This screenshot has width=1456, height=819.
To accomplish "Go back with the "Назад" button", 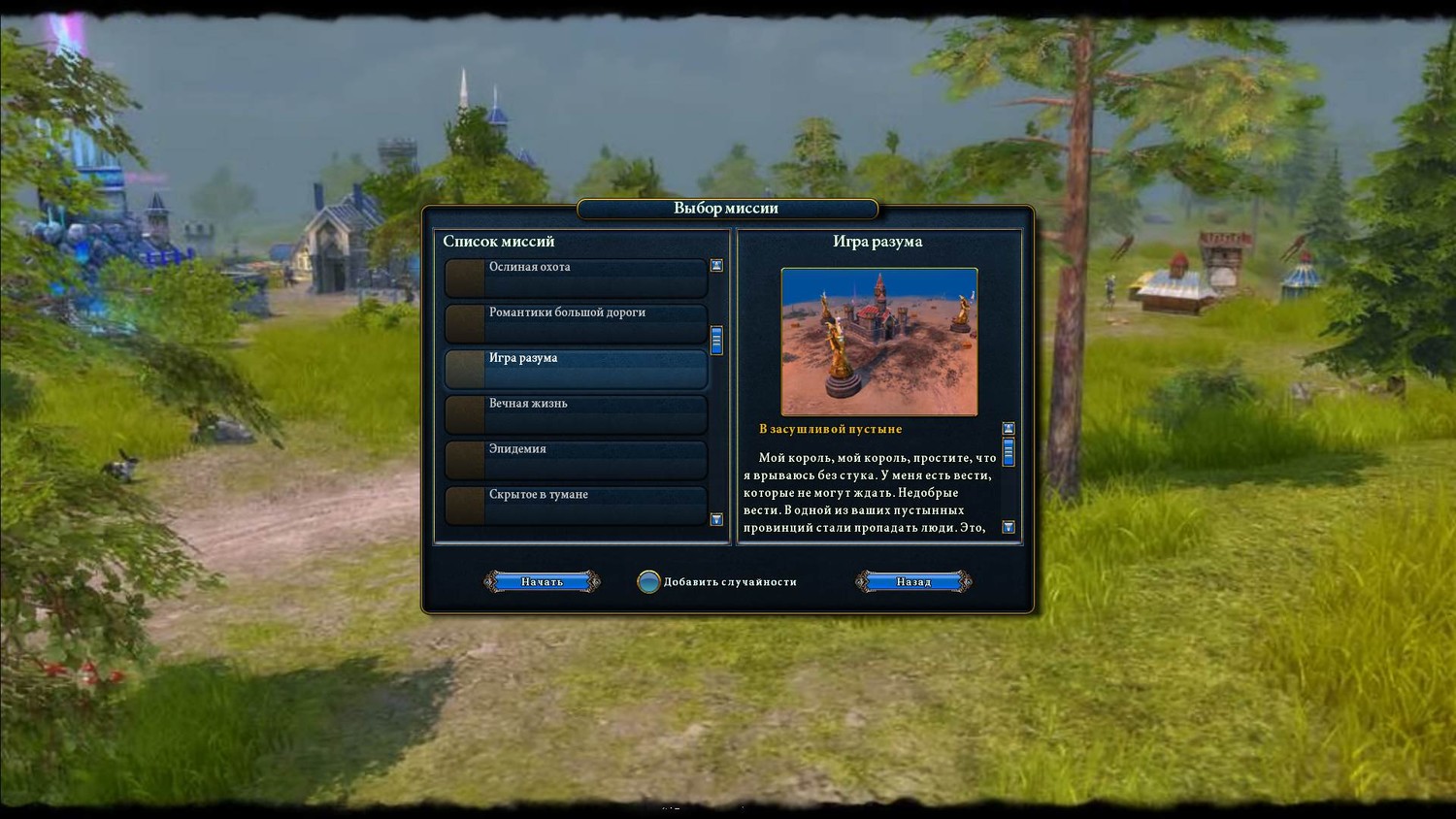I will click(x=913, y=581).
